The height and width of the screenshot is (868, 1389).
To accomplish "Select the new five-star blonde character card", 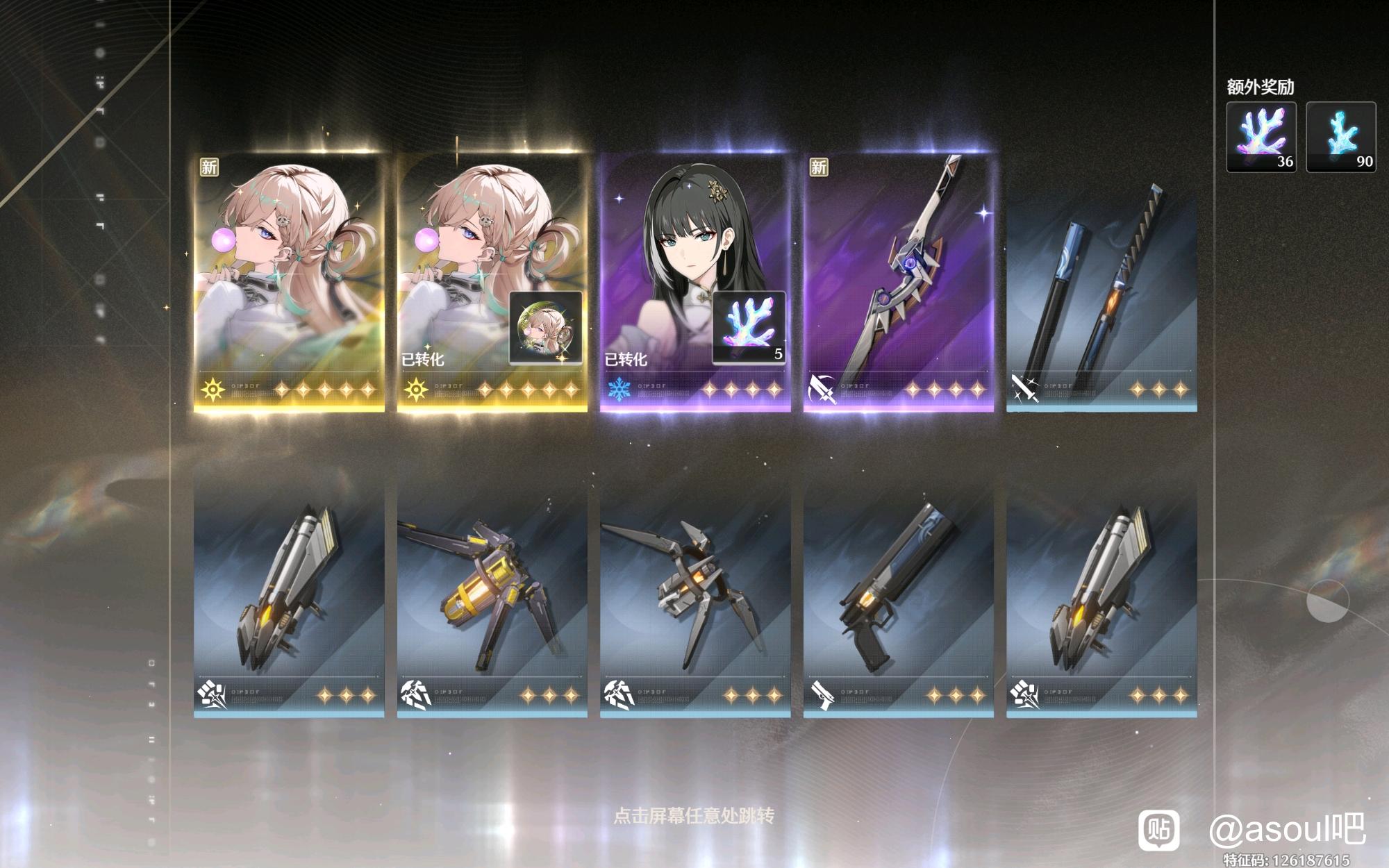I will [x=289, y=281].
